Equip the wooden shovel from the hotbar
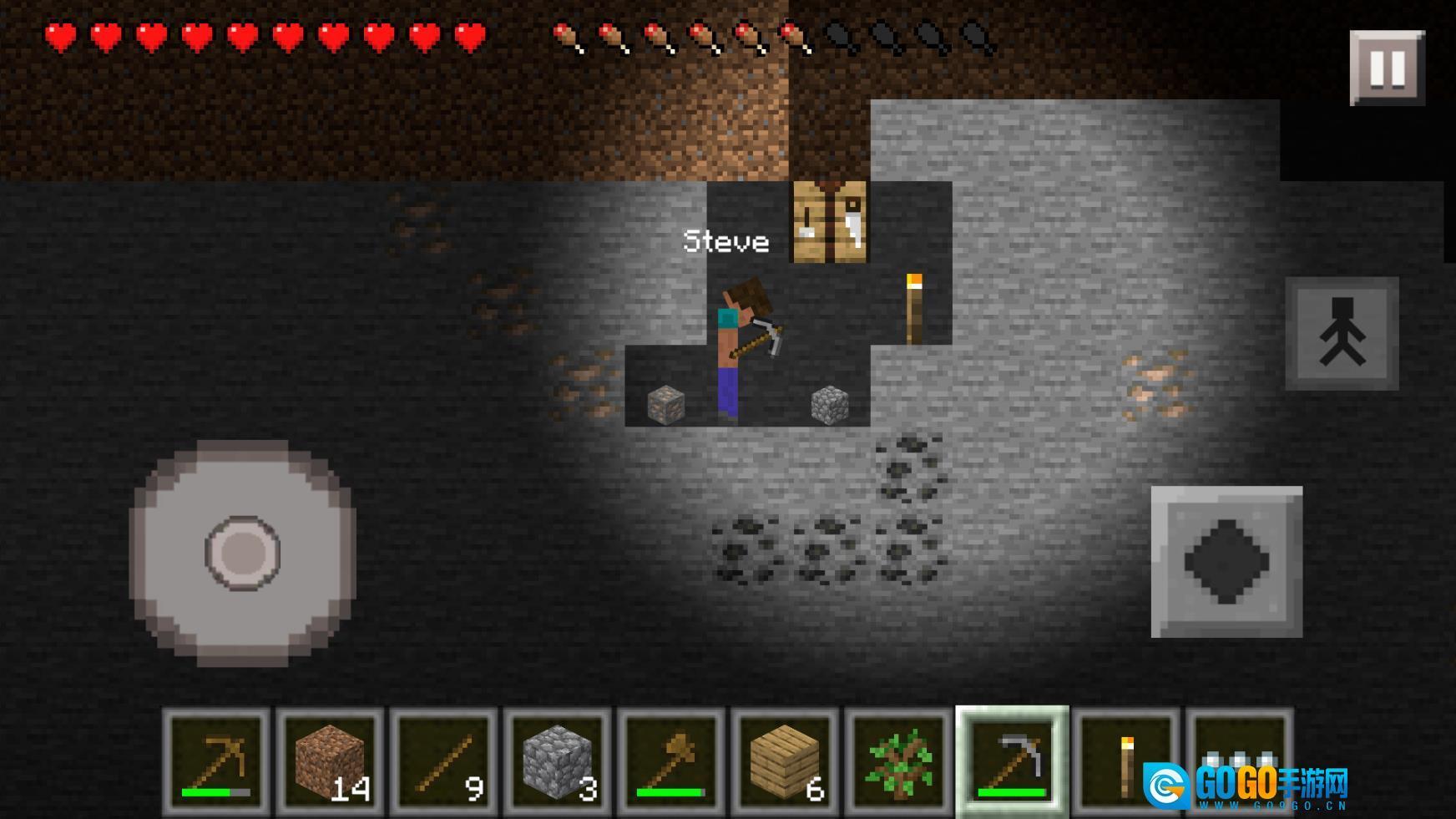Image resolution: width=1456 pixels, height=819 pixels. (x=670, y=761)
